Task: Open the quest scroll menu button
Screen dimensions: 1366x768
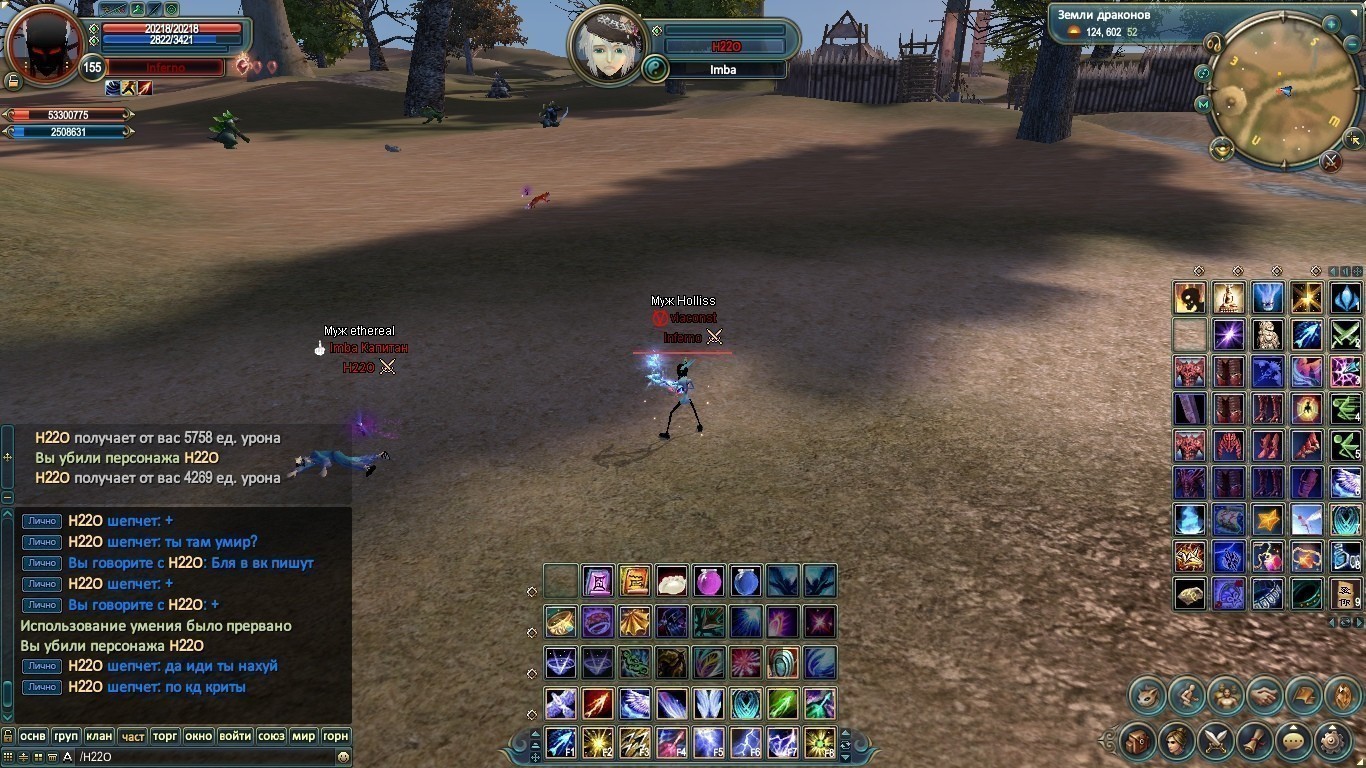Action: 1254,741
